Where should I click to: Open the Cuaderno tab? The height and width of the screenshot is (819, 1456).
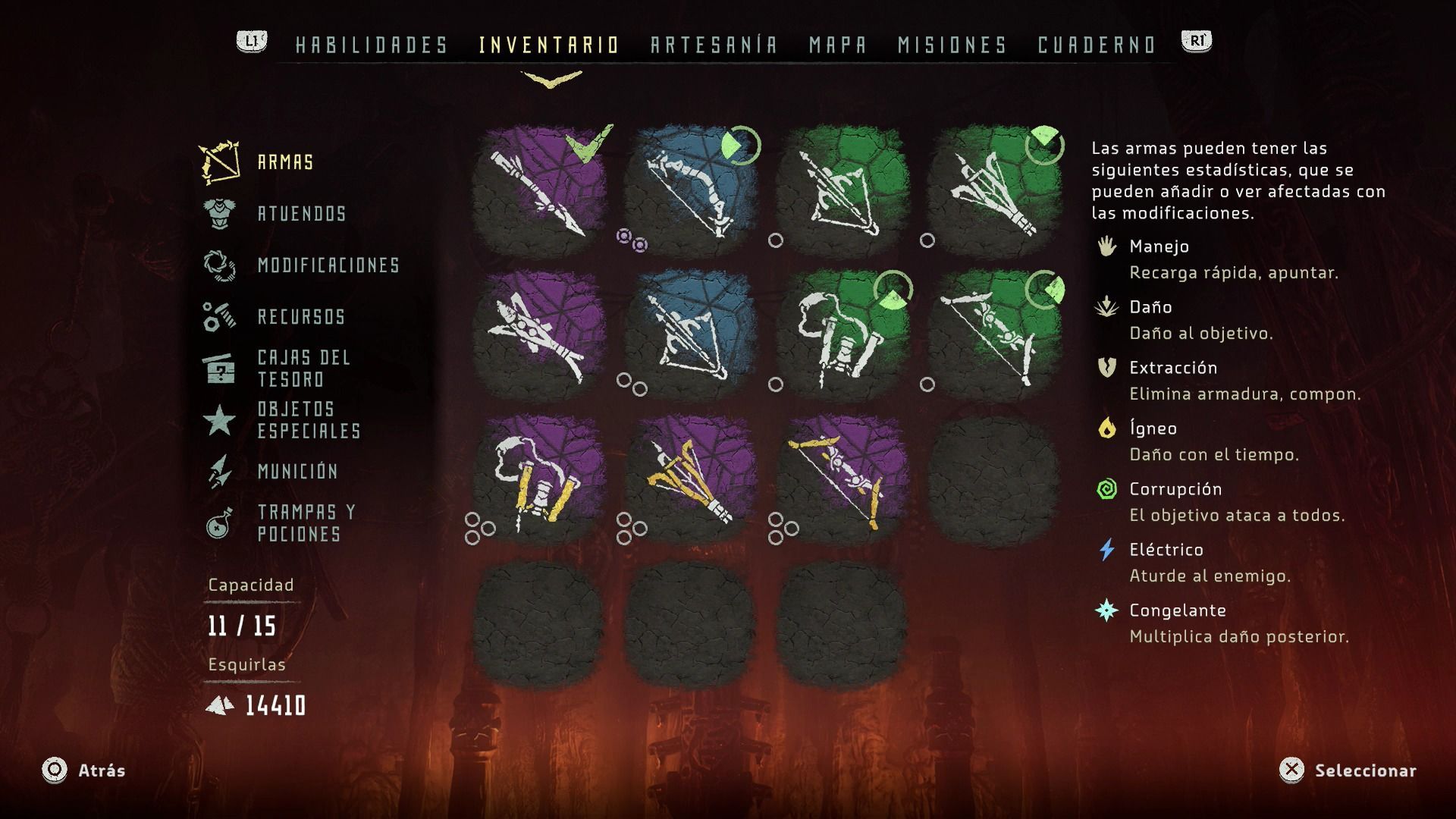coord(1096,45)
